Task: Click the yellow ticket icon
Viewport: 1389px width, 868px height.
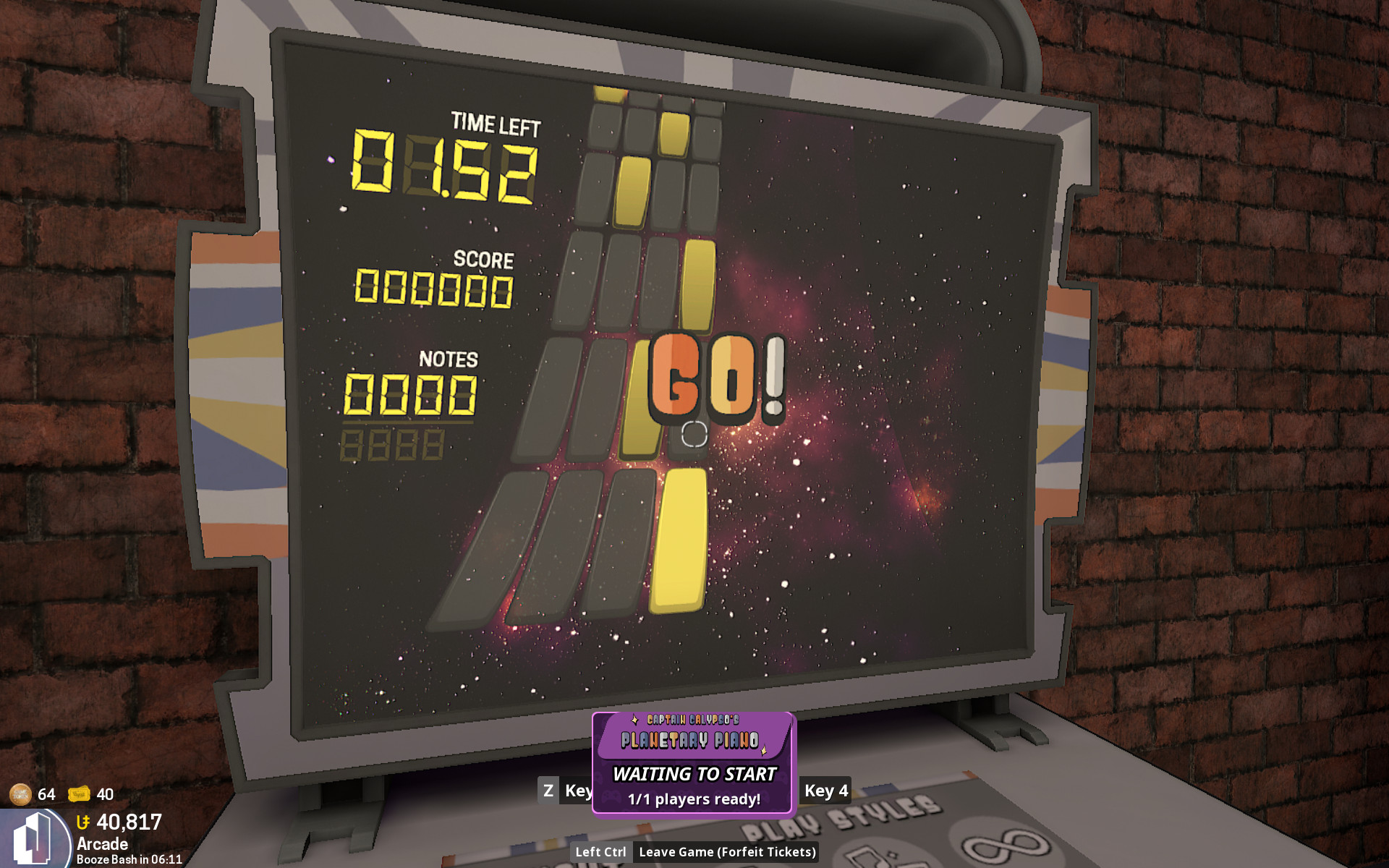Action: tap(79, 794)
